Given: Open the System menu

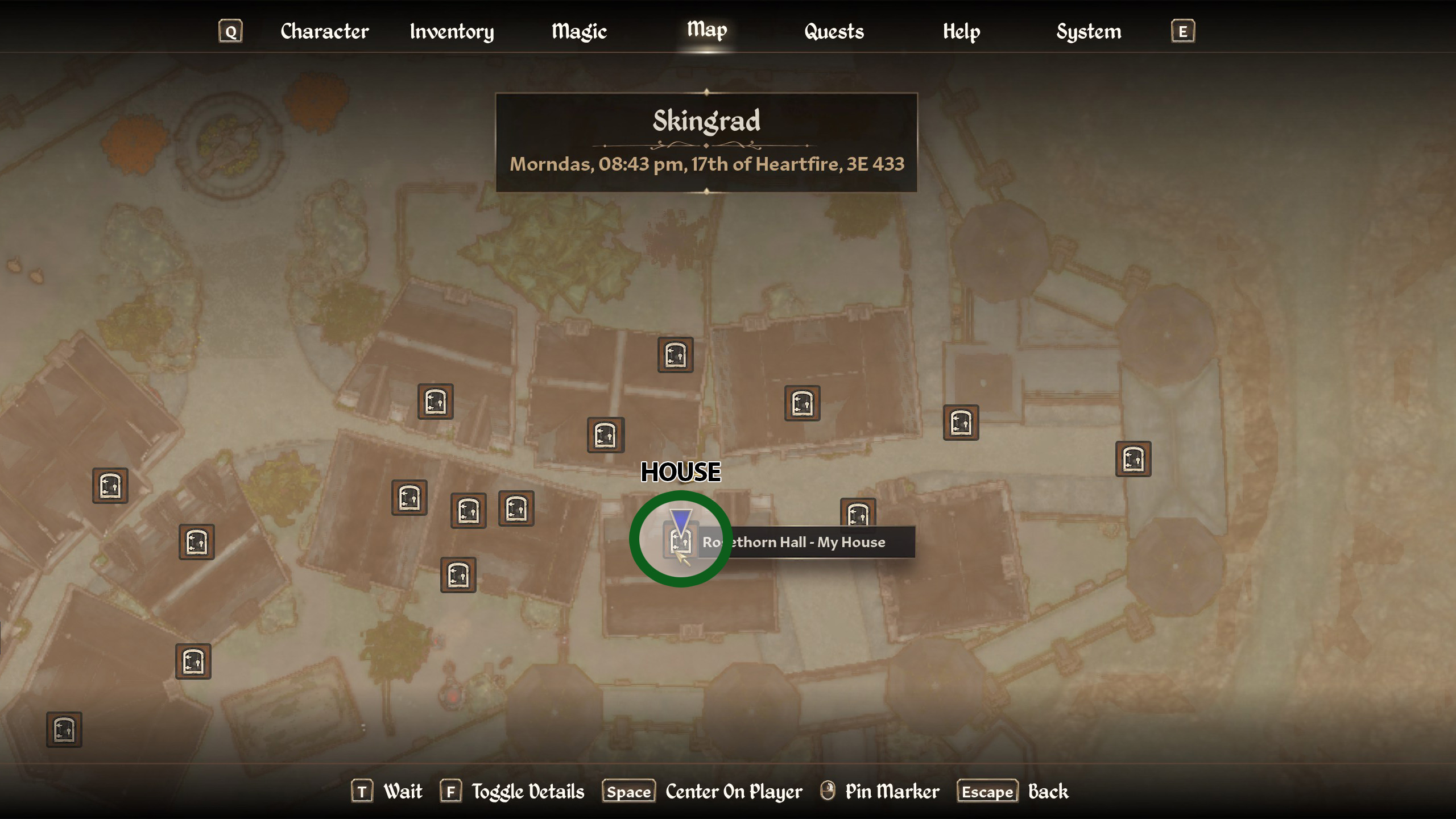Looking at the screenshot, I should (x=1089, y=31).
